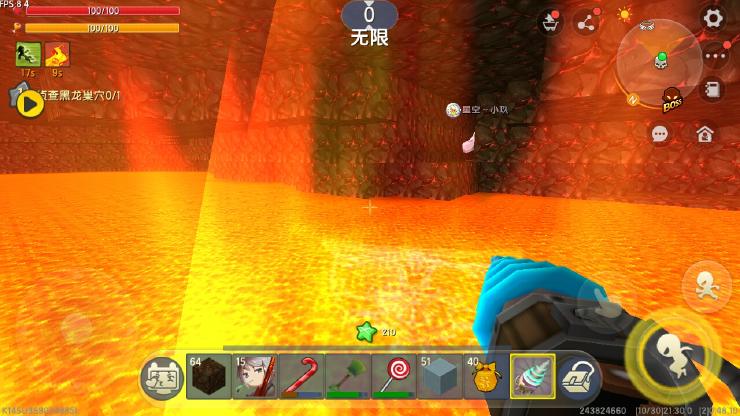Select the drill hotbar slot
Screen dimensions: 740x416
[x=532, y=378]
